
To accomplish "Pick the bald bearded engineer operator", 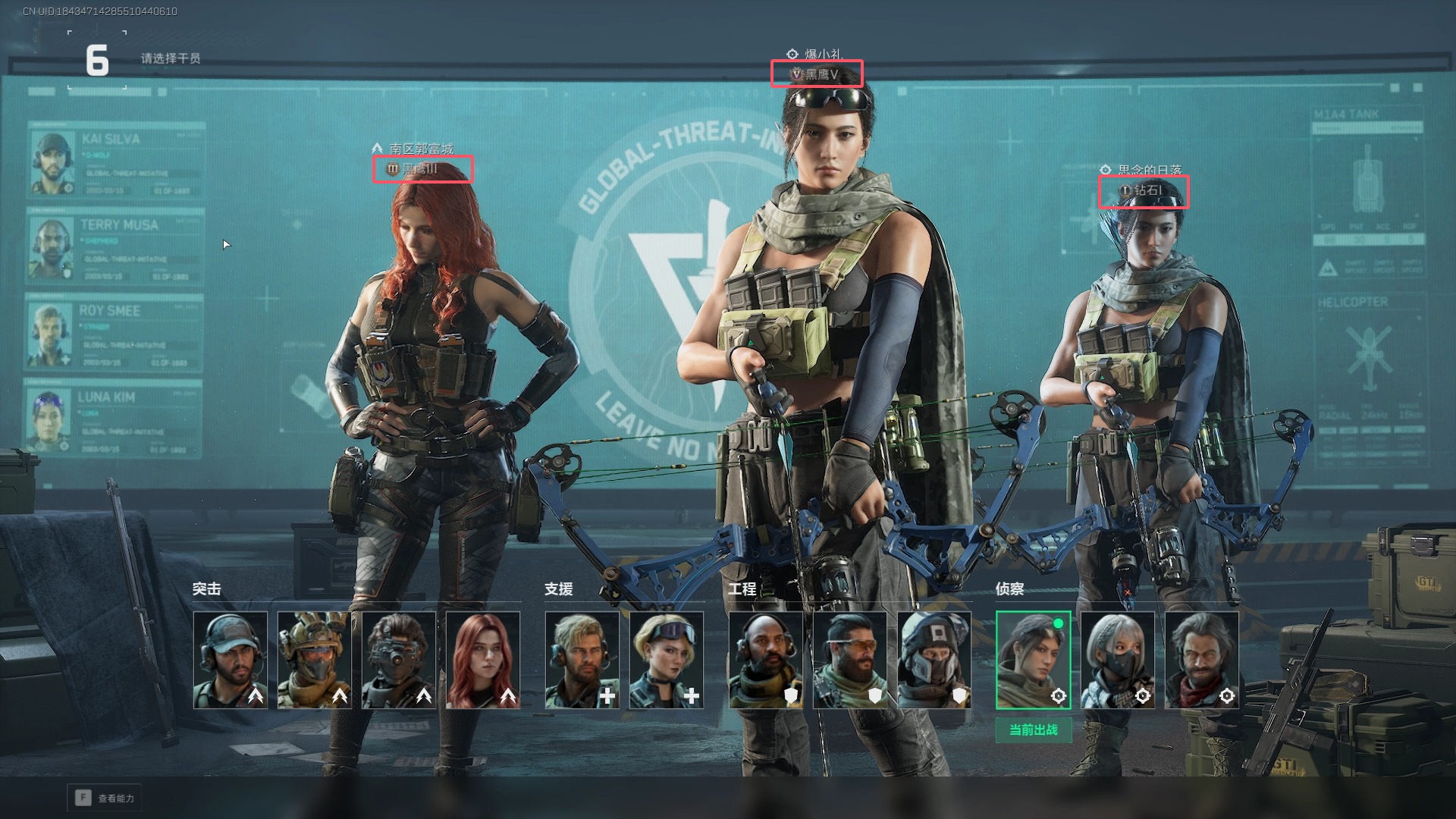I will 766,660.
